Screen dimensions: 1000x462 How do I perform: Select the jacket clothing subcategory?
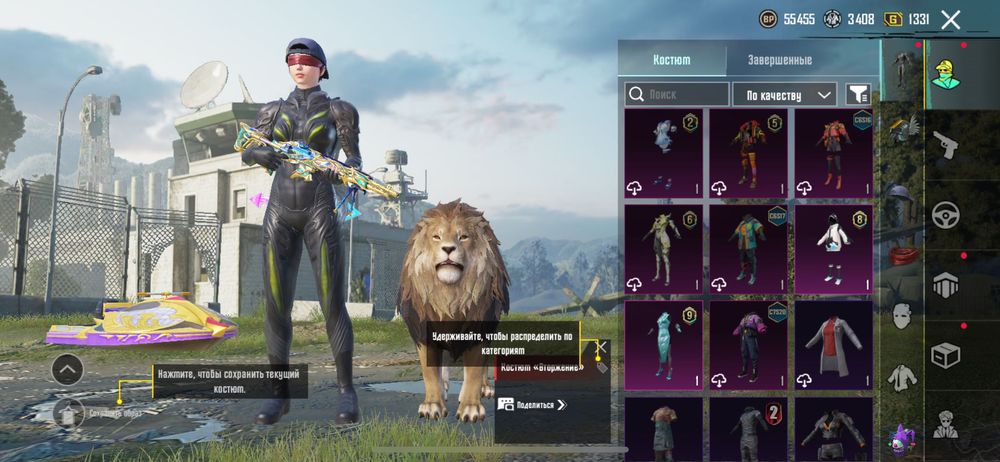click(901, 377)
